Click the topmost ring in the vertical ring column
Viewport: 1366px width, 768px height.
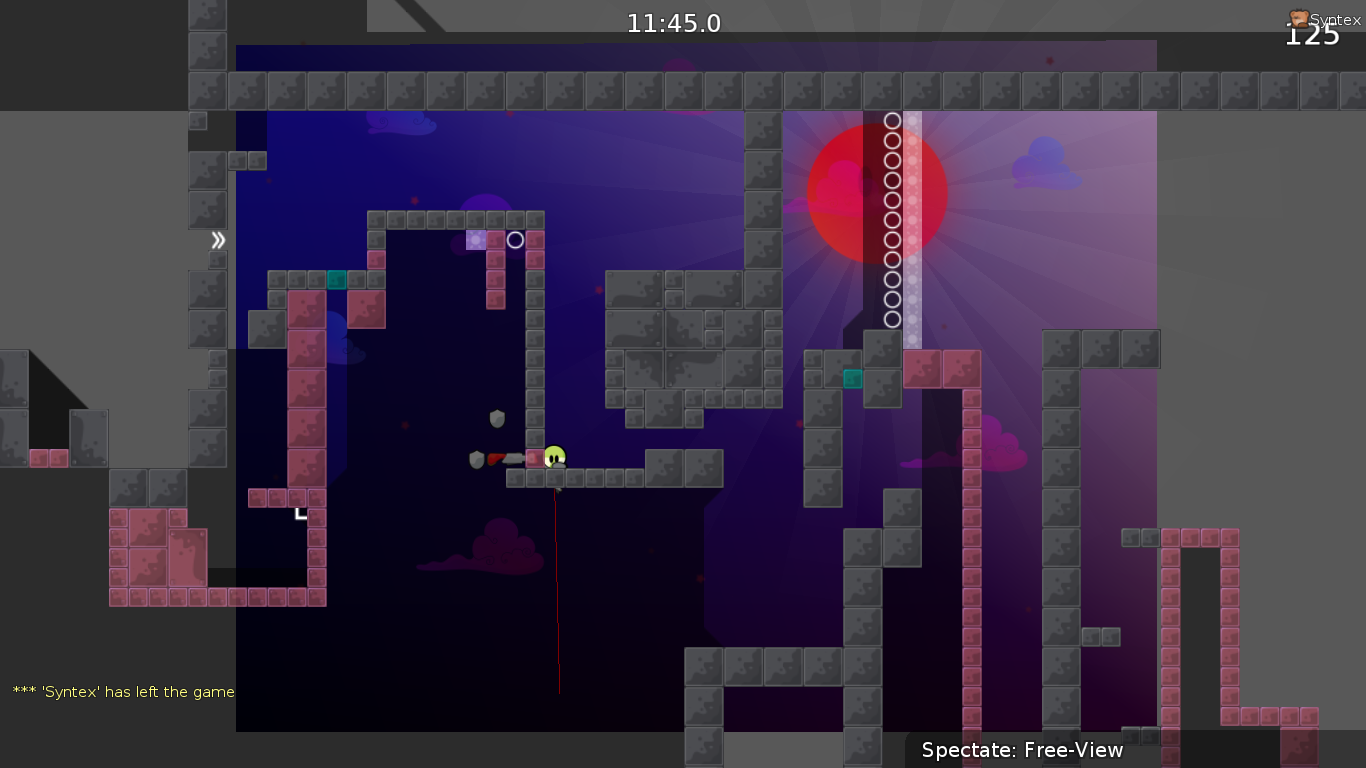point(892,120)
